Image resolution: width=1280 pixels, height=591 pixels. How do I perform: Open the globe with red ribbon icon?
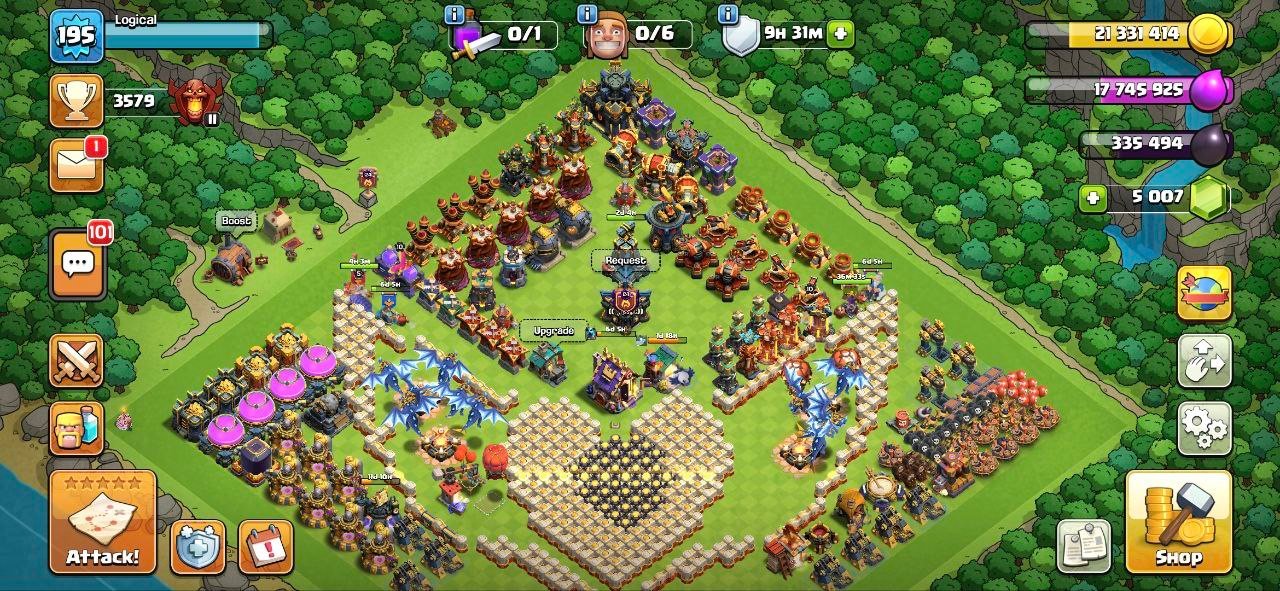coord(1204,293)
